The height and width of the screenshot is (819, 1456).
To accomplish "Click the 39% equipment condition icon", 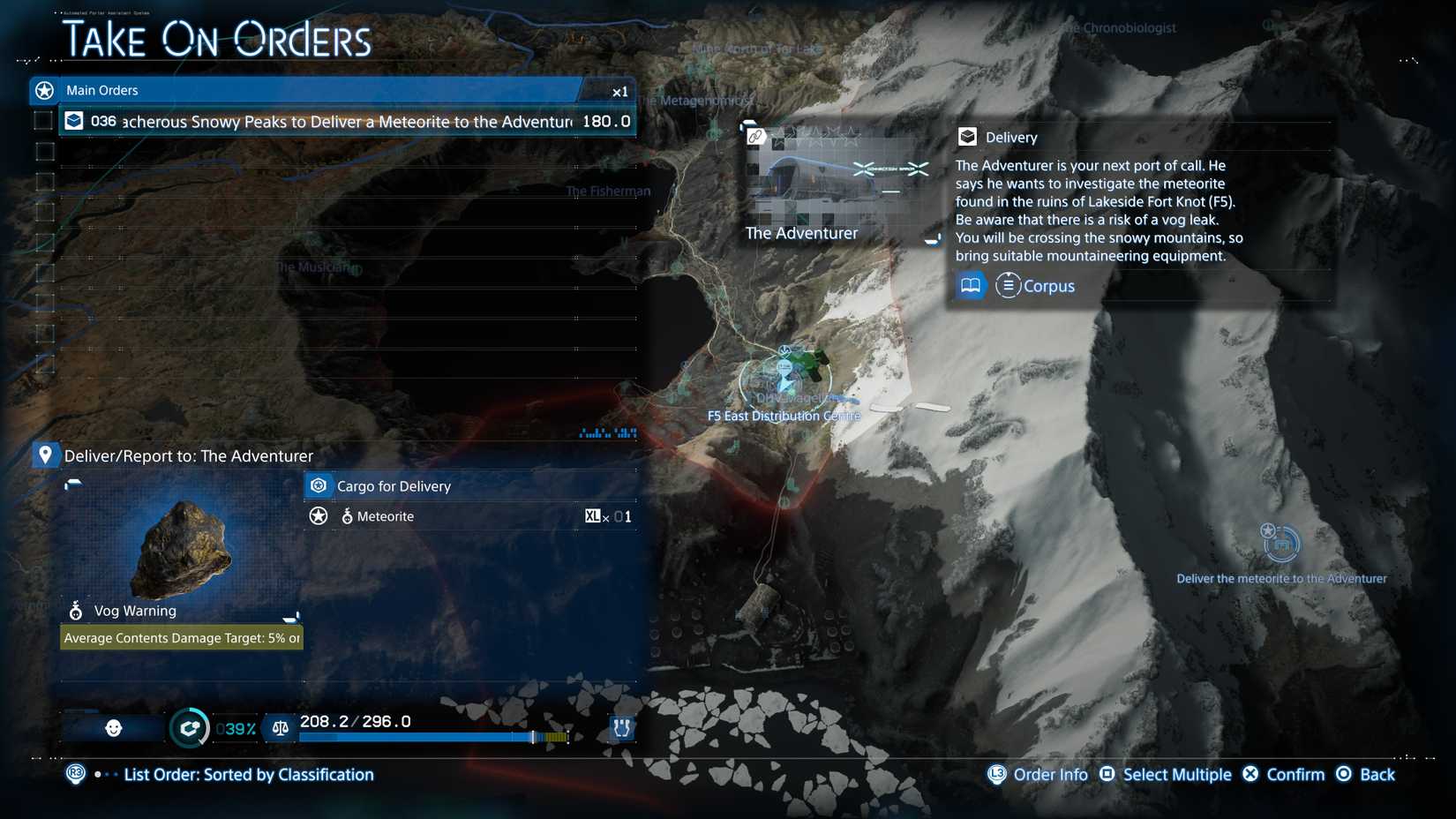I will 189,728.
